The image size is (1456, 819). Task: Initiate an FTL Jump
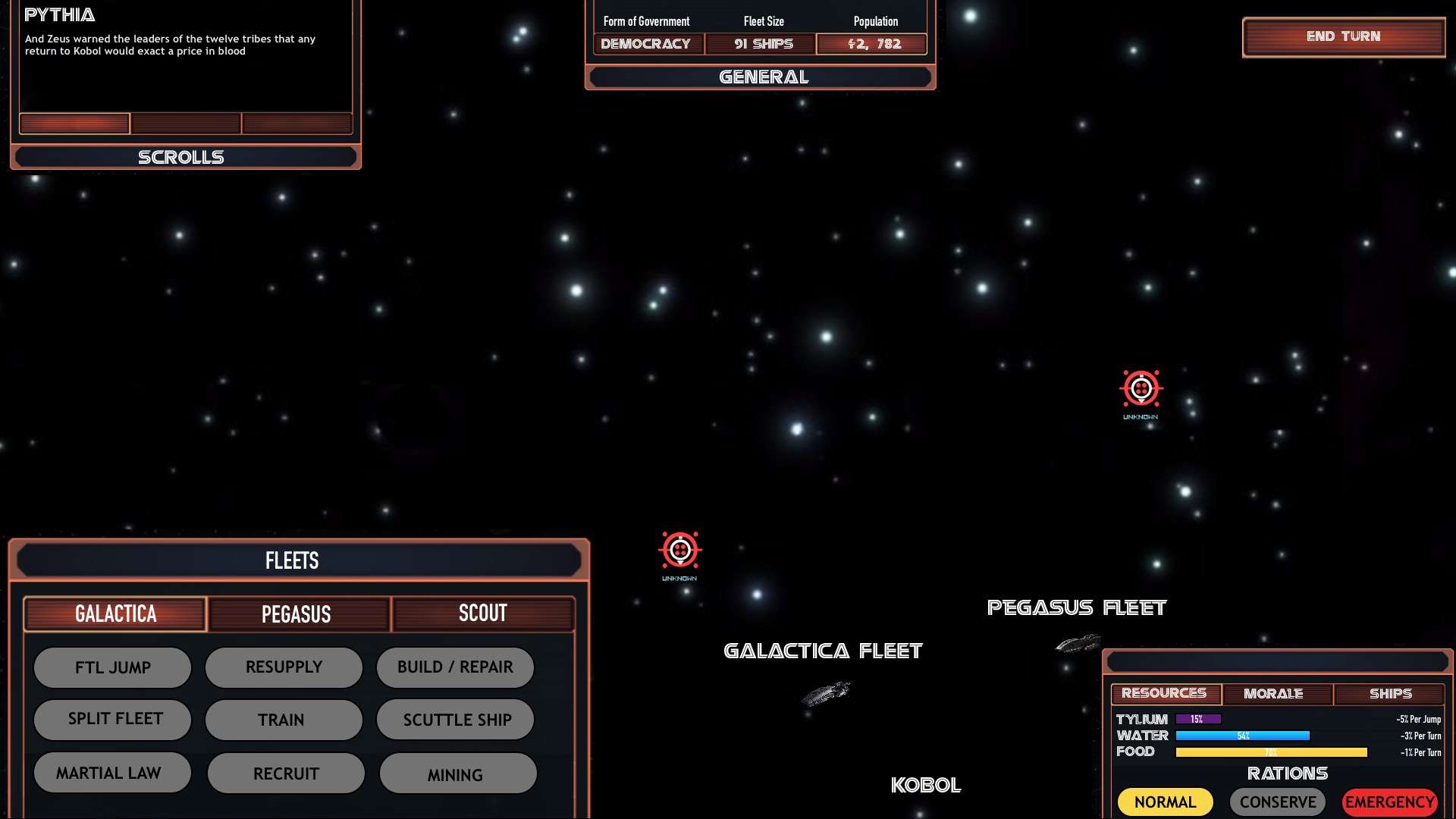(112, 667)
